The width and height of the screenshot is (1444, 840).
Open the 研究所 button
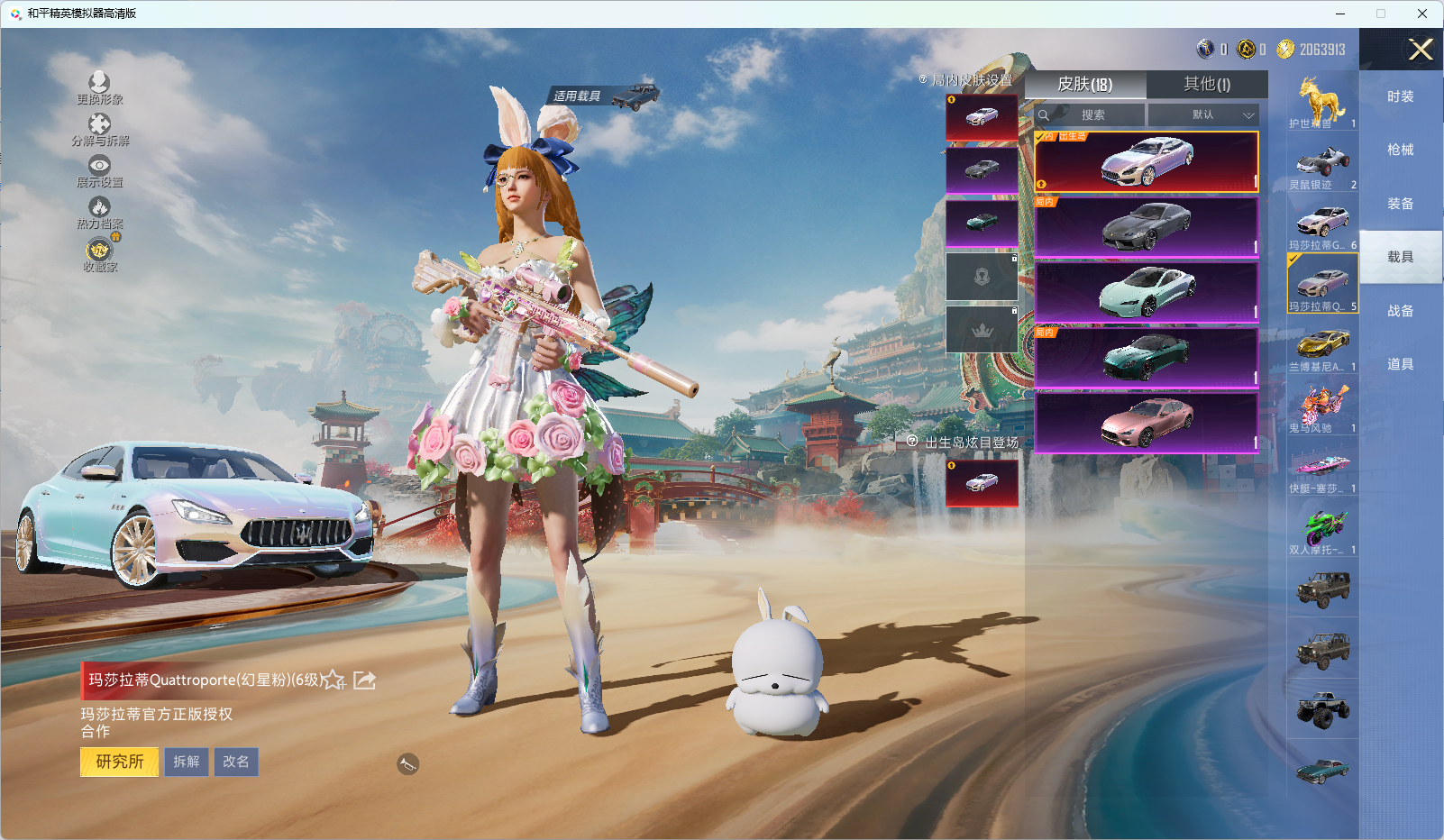click(120, 762)
